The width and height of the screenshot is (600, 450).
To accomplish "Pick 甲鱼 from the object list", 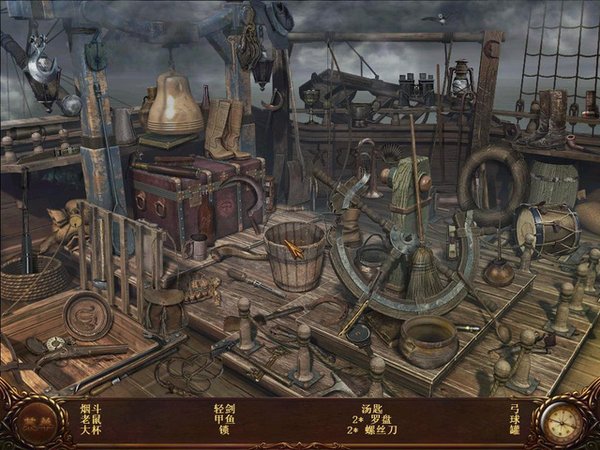I will [223, 419].
